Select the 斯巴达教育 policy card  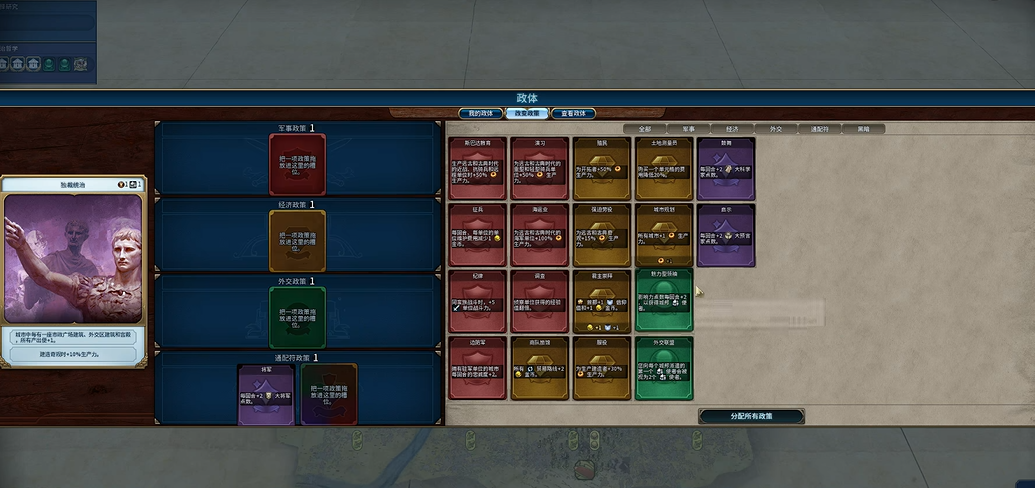(479, 167)
